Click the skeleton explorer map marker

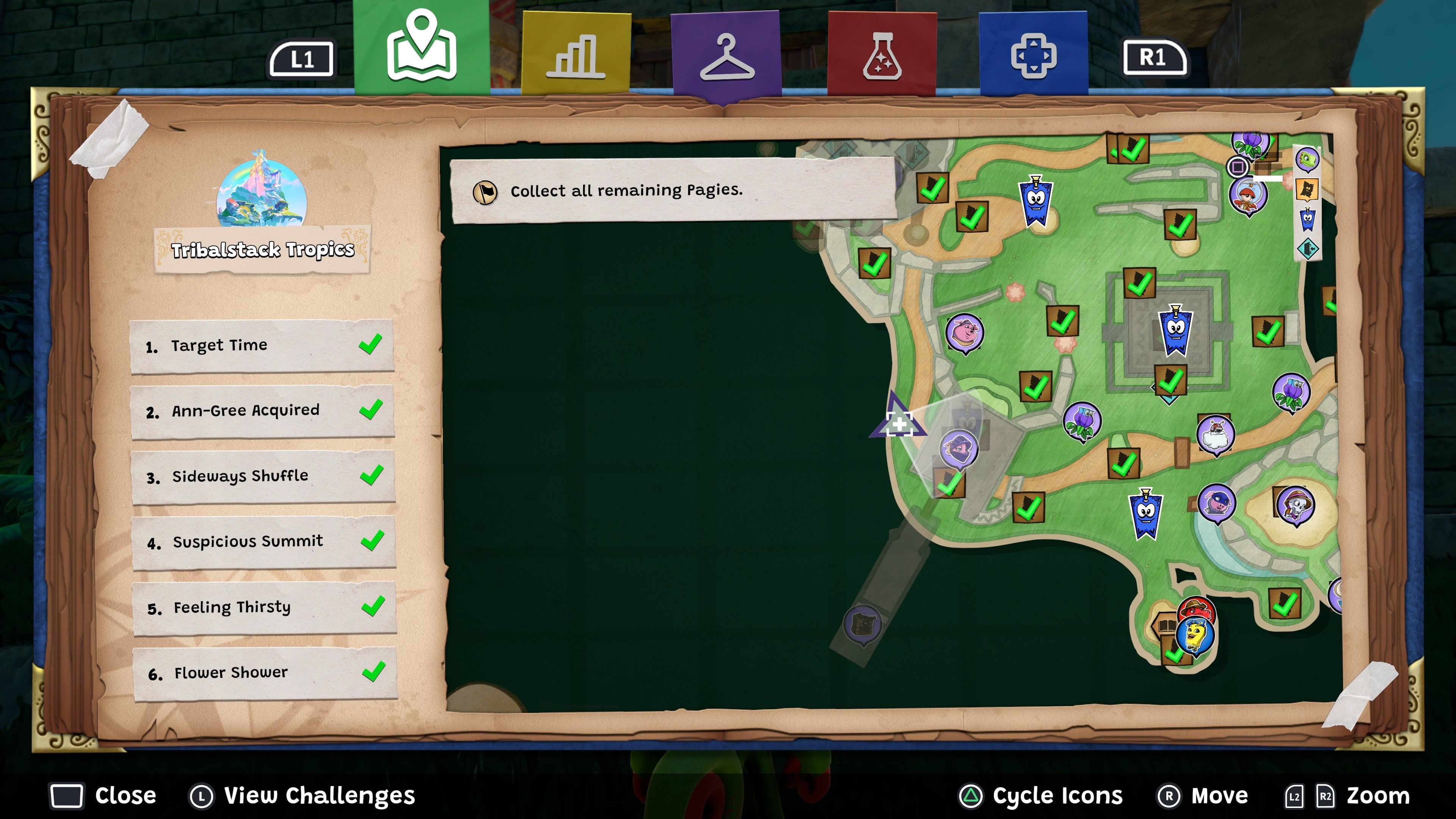(1295, 505)
